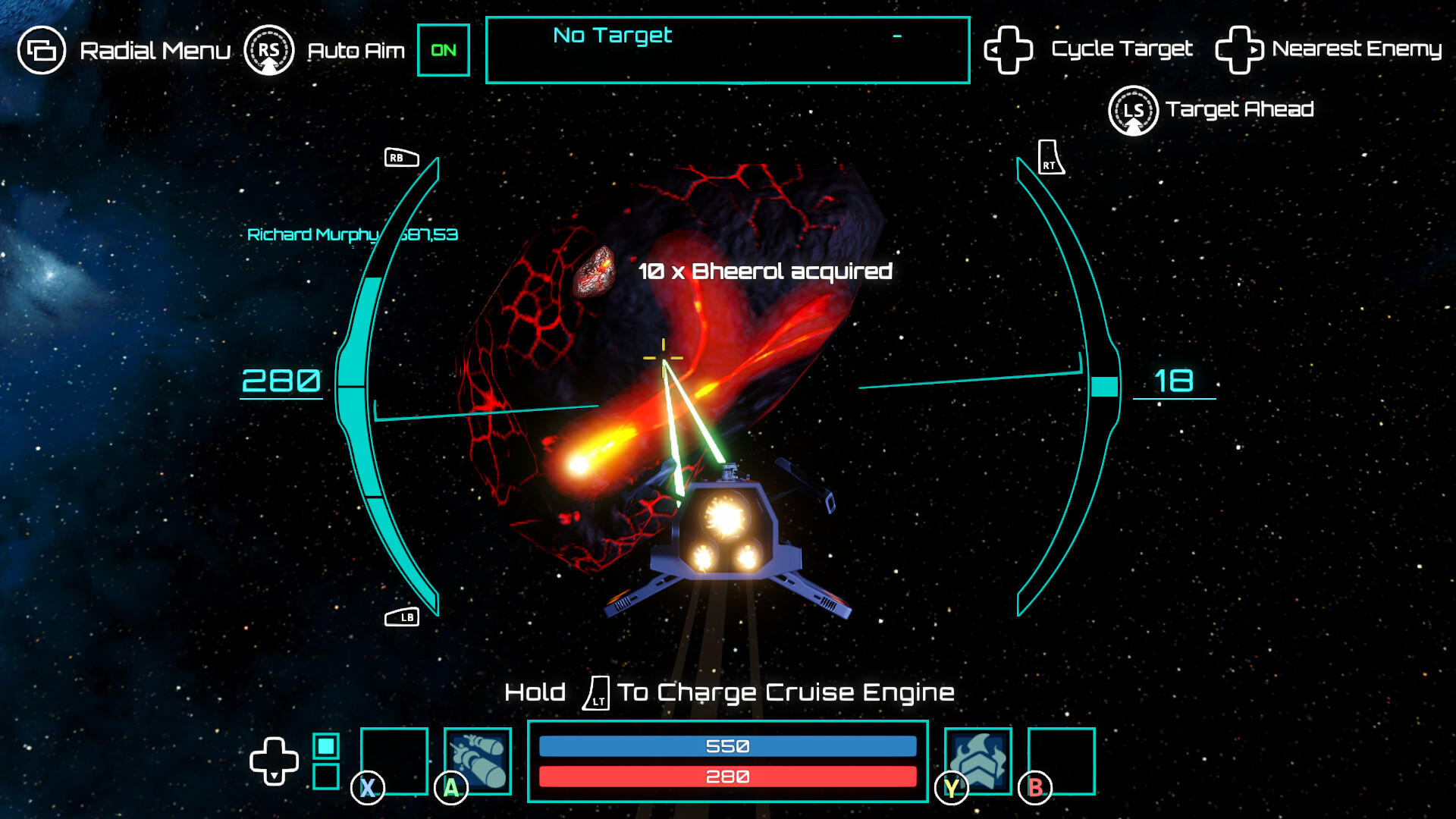Click the LB bumper prompt on the left arc
Screen dimensions: 1456x819
pos(403,617)
